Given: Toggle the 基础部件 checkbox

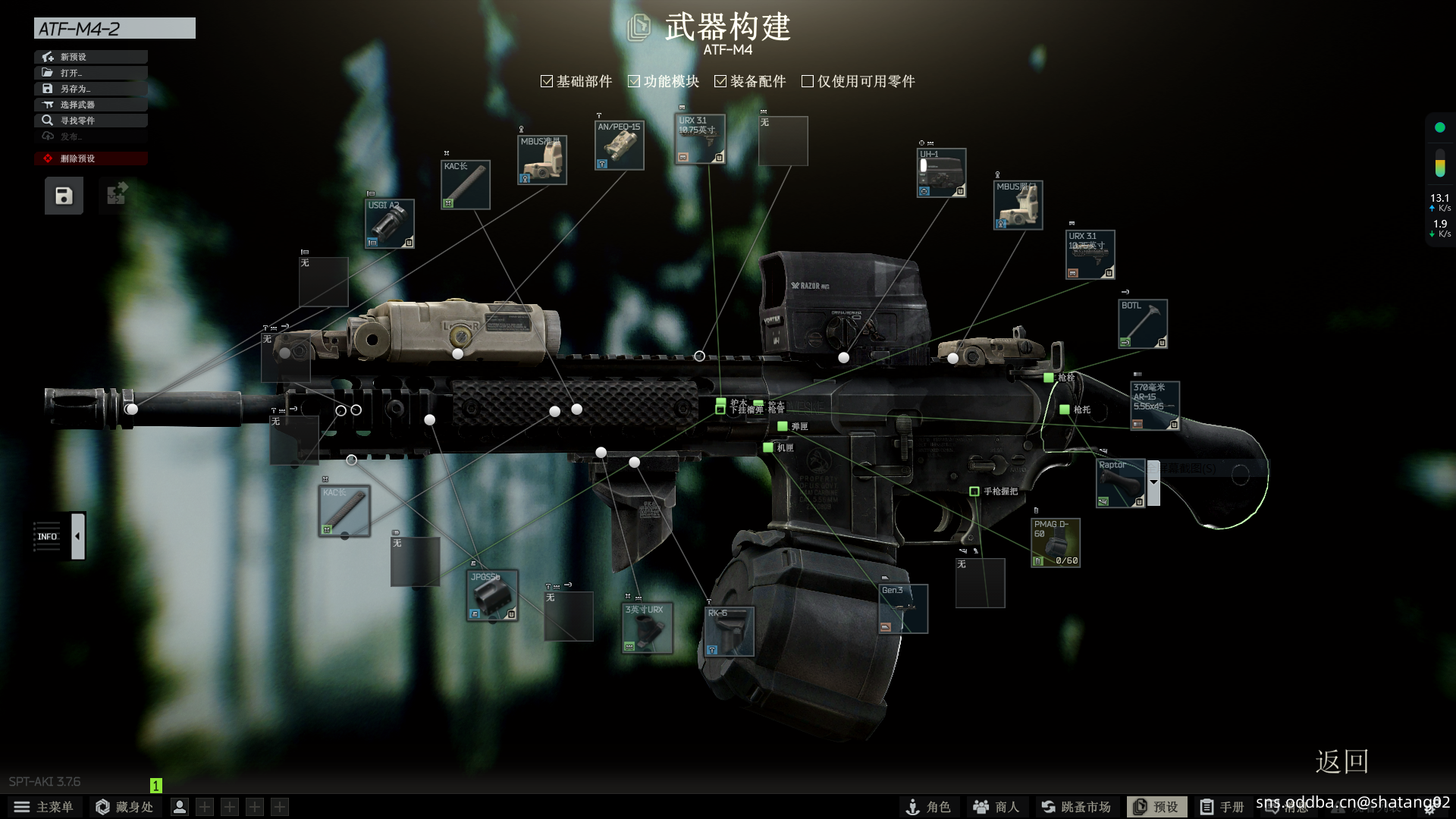Looking at the screenshot, I should click(546, 80).
